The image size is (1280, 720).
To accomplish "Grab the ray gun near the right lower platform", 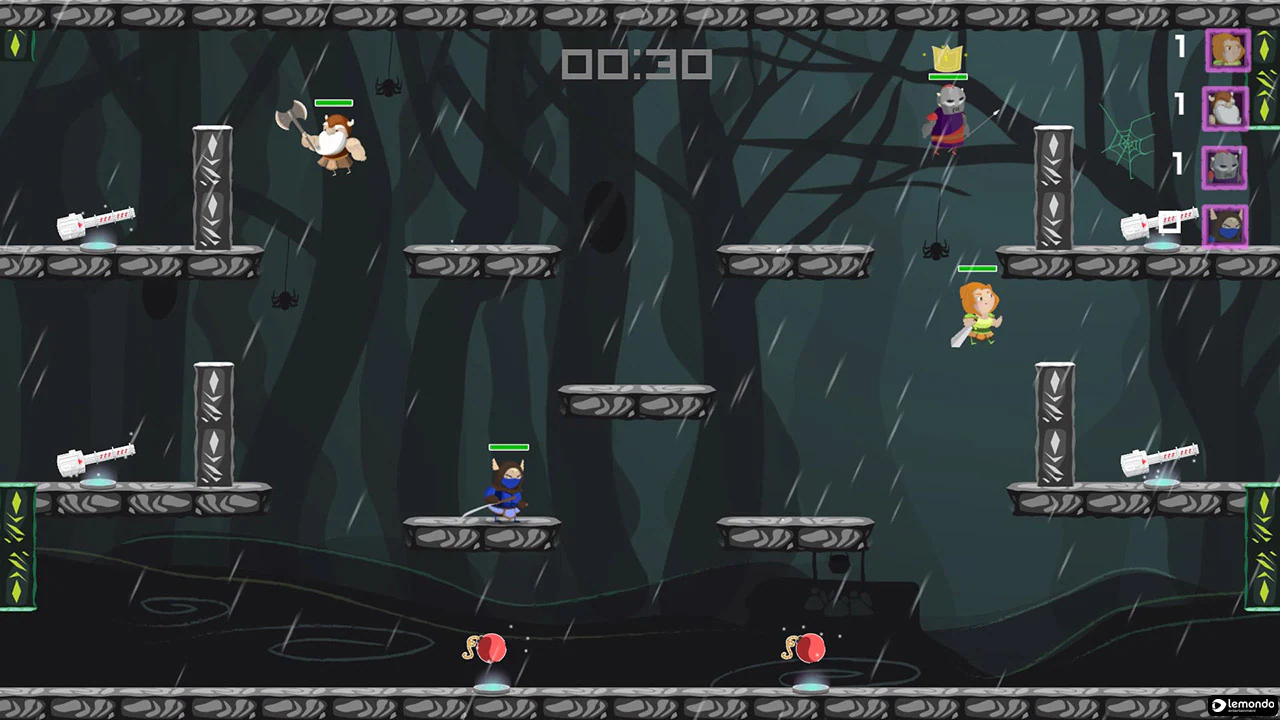I will pyautogui.click(x=1160, y=460).
